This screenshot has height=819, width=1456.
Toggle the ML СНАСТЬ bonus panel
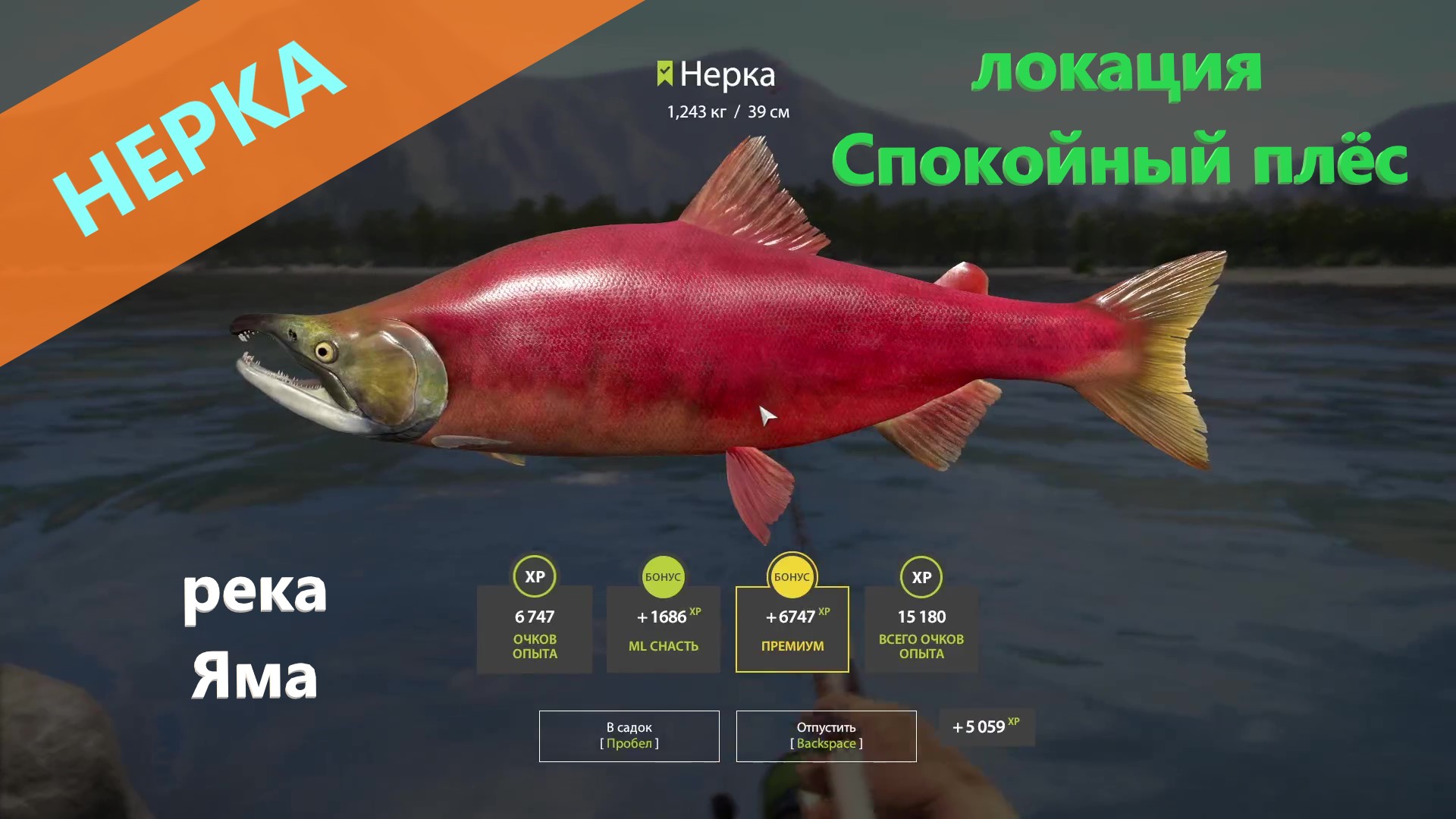click(x=663, y=629)
